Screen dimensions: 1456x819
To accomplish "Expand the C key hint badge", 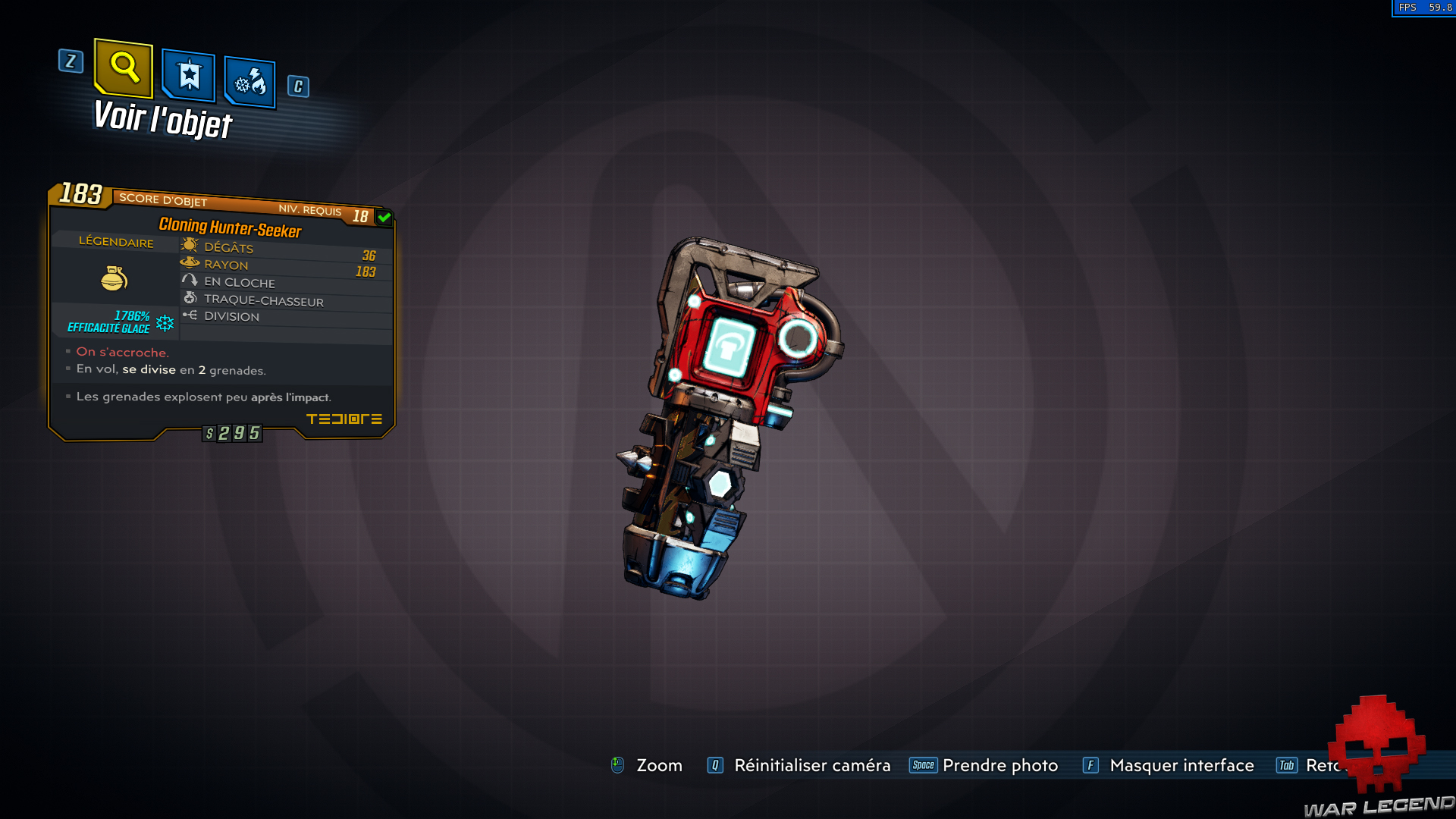I will click(x=297, y=86).
